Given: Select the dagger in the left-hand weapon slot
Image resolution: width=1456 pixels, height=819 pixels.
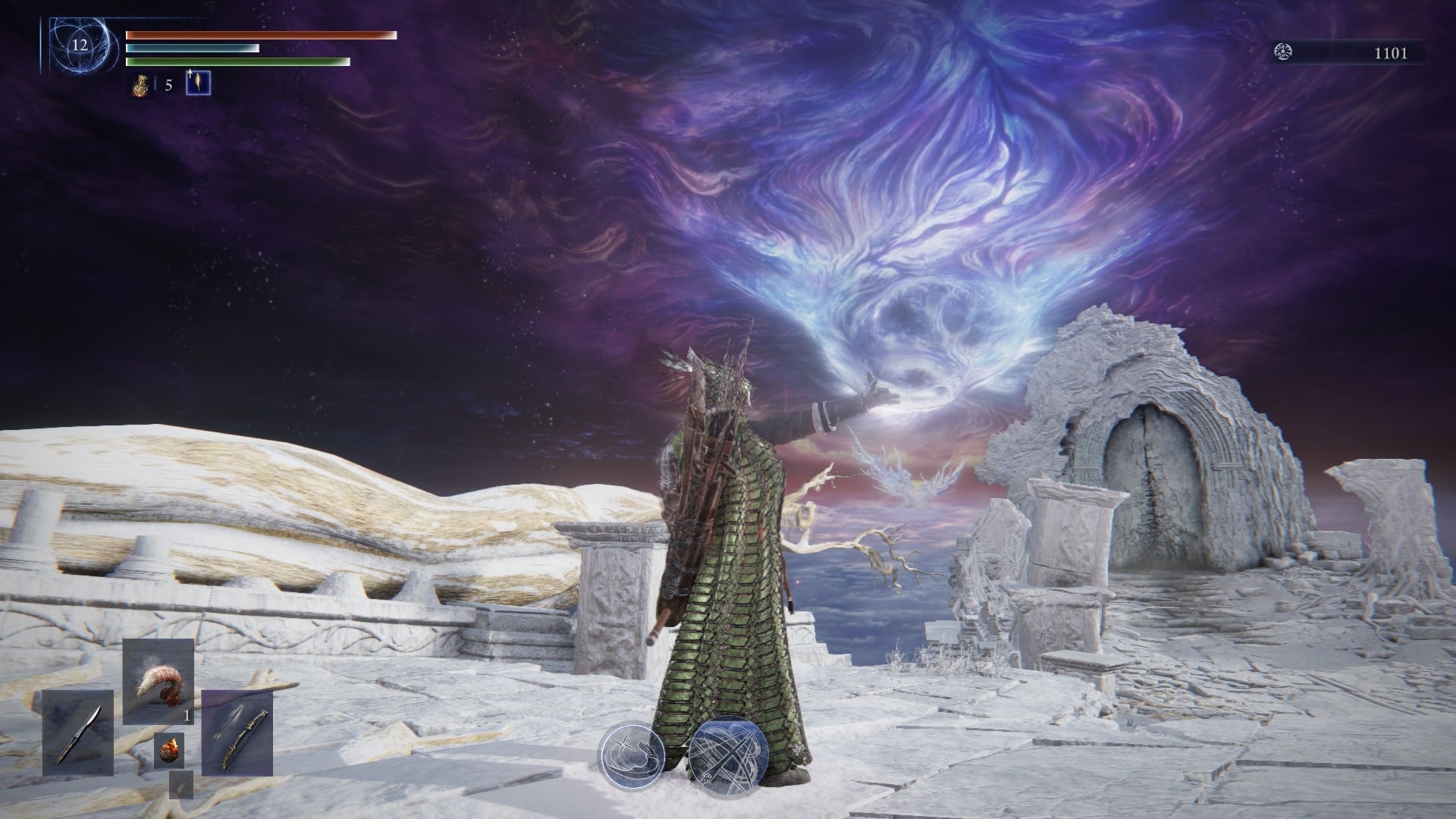Looking at the screenshot, I should tap(77, 733).
